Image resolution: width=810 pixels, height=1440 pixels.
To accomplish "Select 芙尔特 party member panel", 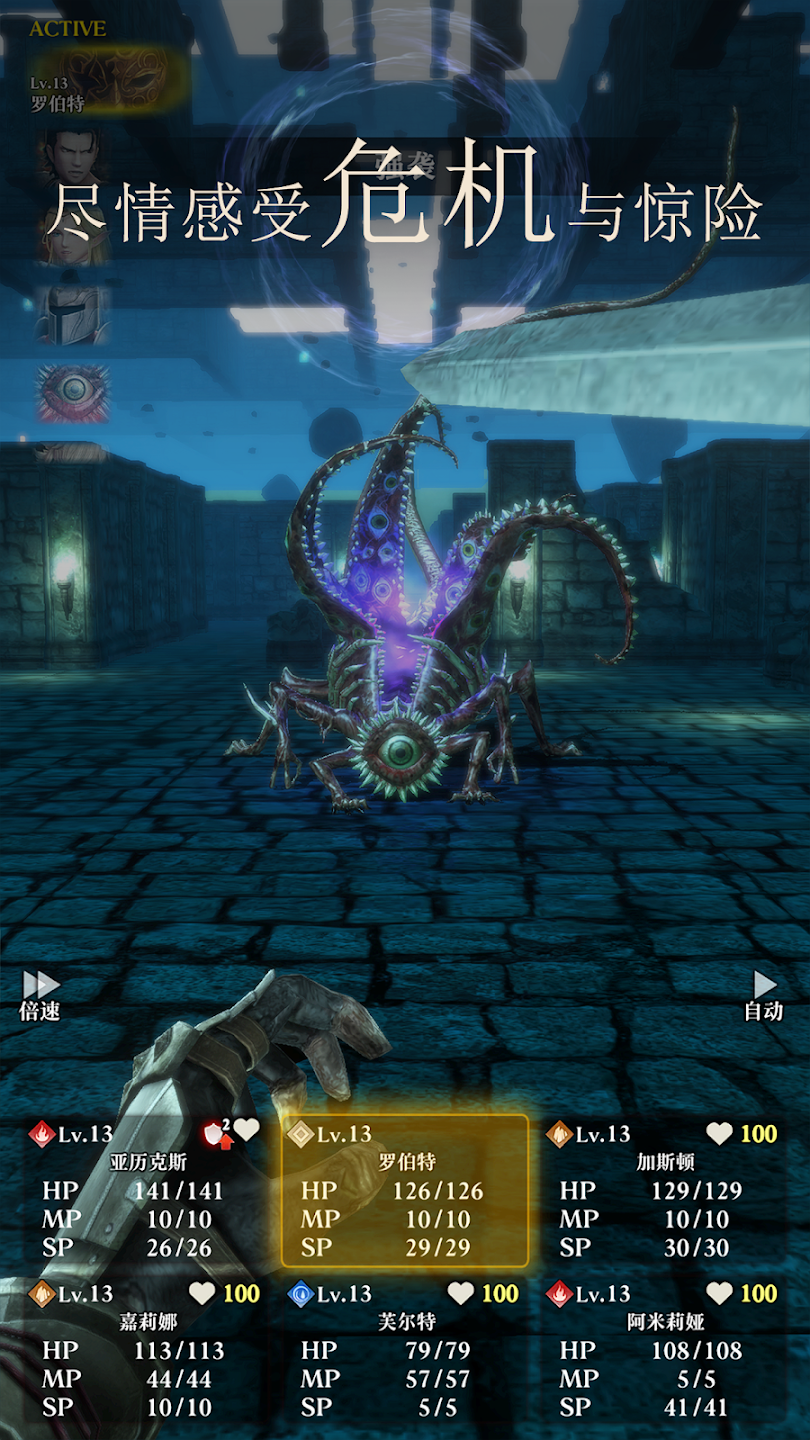I will coord(405,1350).
